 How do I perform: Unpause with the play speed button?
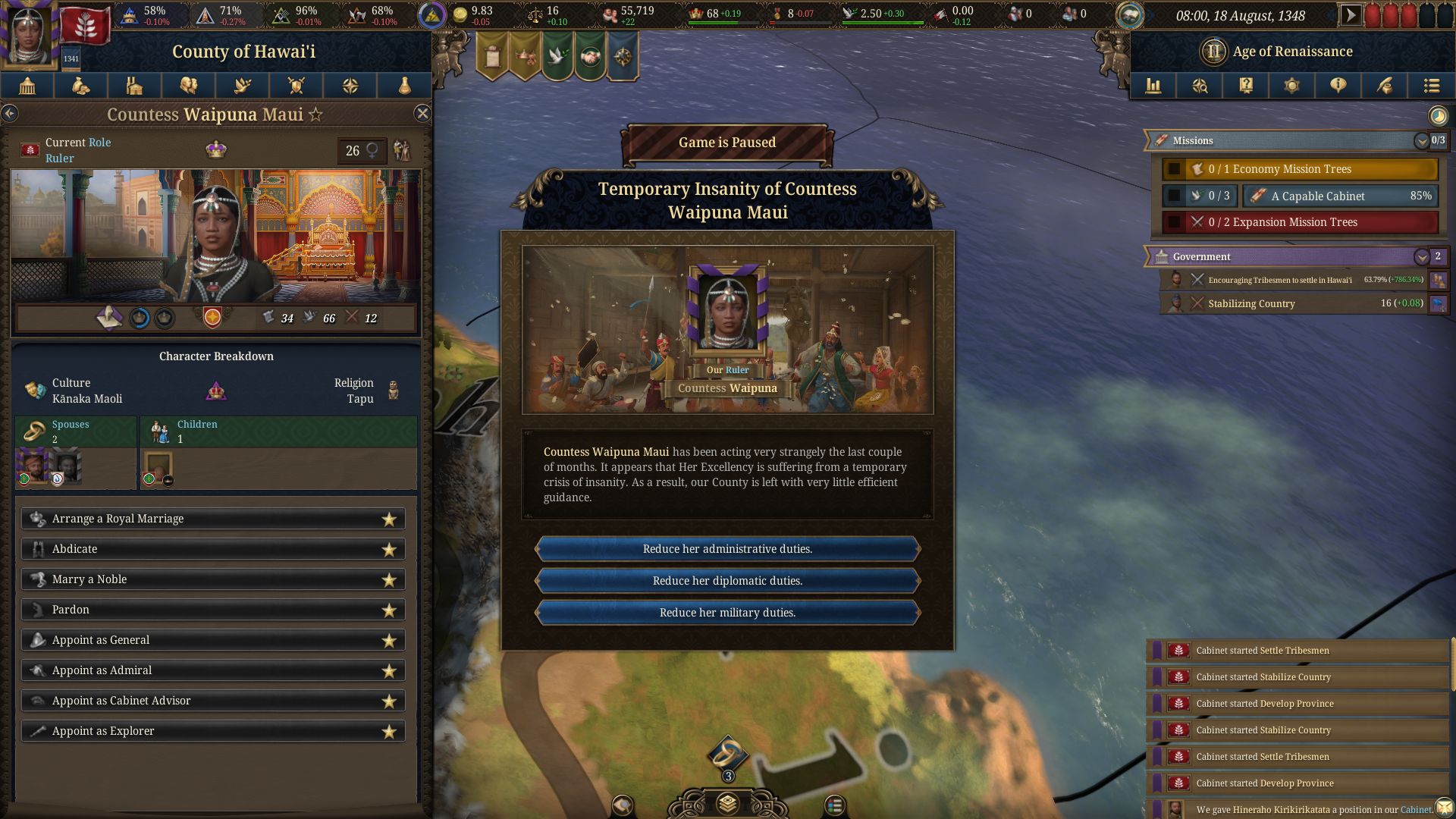point(1350,15)
